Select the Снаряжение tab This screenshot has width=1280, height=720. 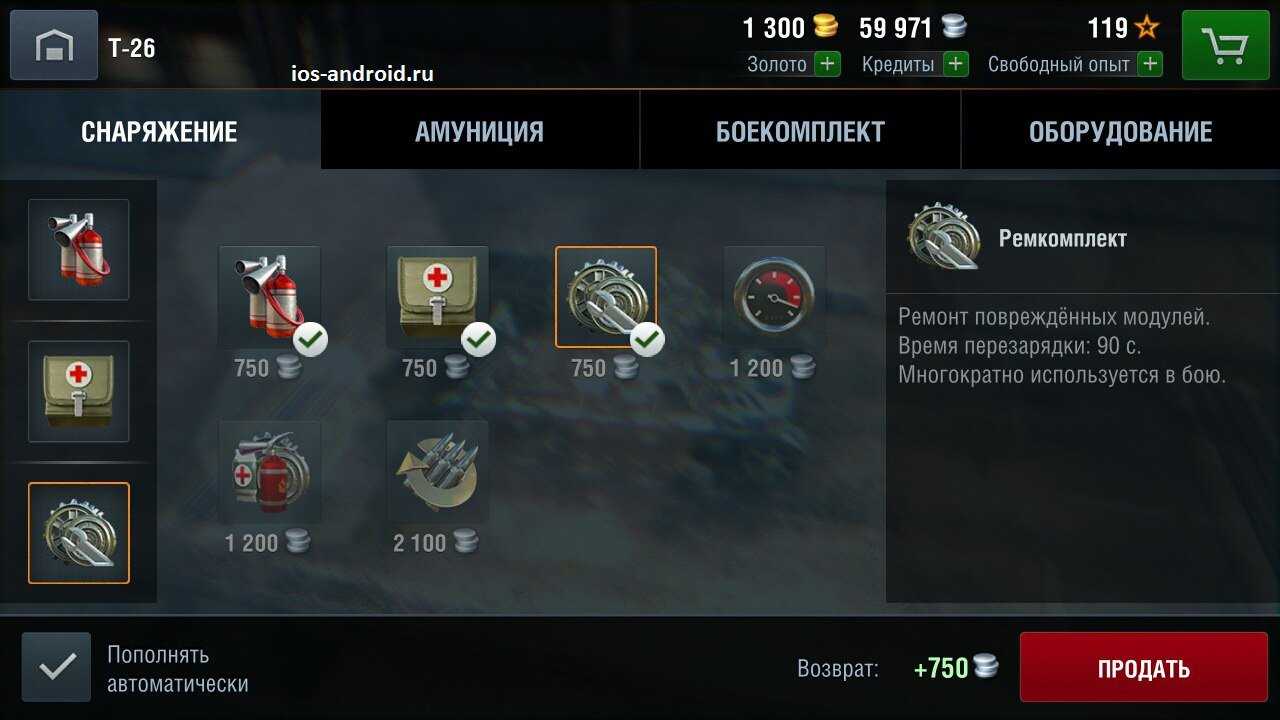(x=159, y=131)
